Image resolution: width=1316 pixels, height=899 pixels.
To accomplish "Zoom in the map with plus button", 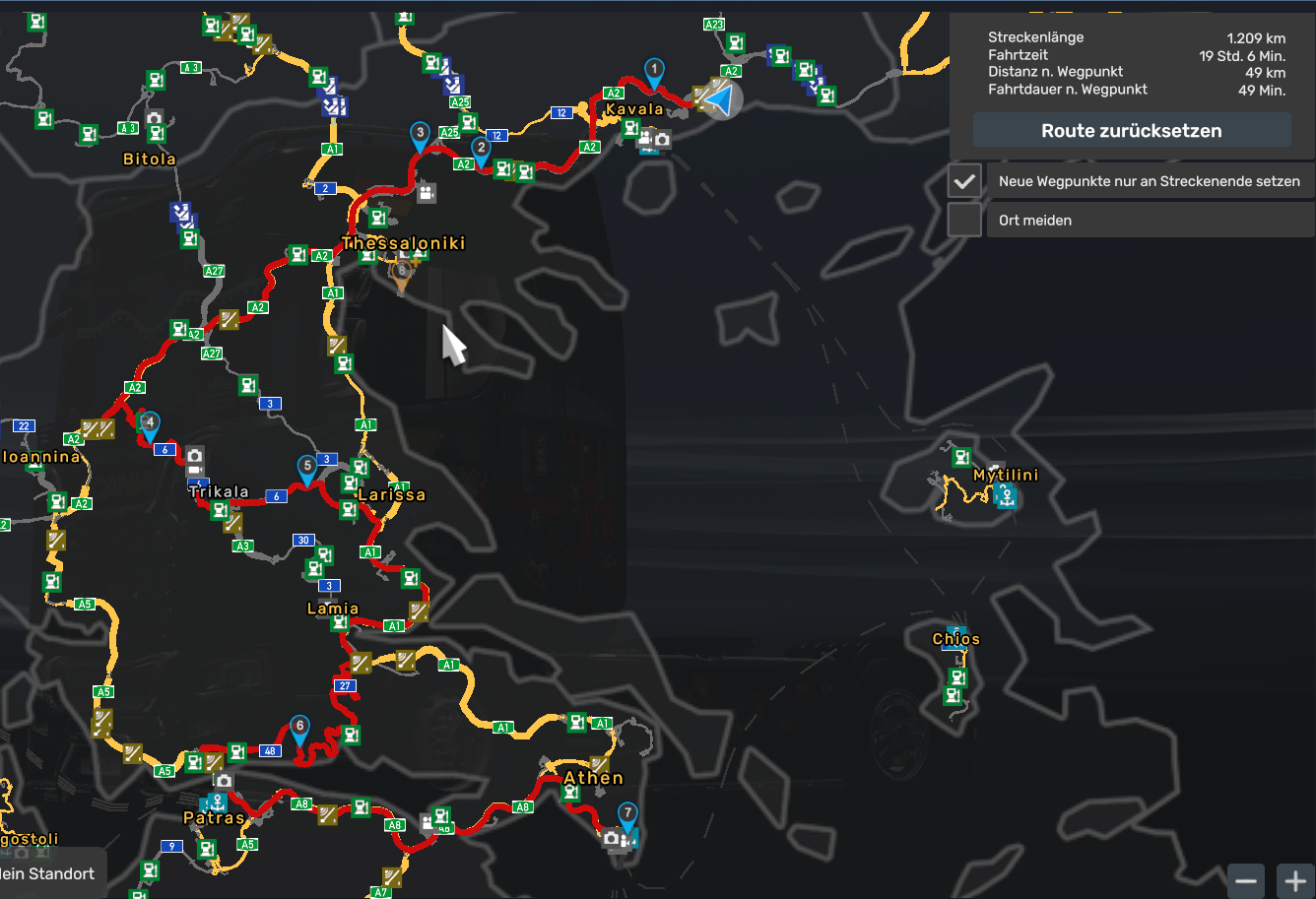I will coord(1295,879).
